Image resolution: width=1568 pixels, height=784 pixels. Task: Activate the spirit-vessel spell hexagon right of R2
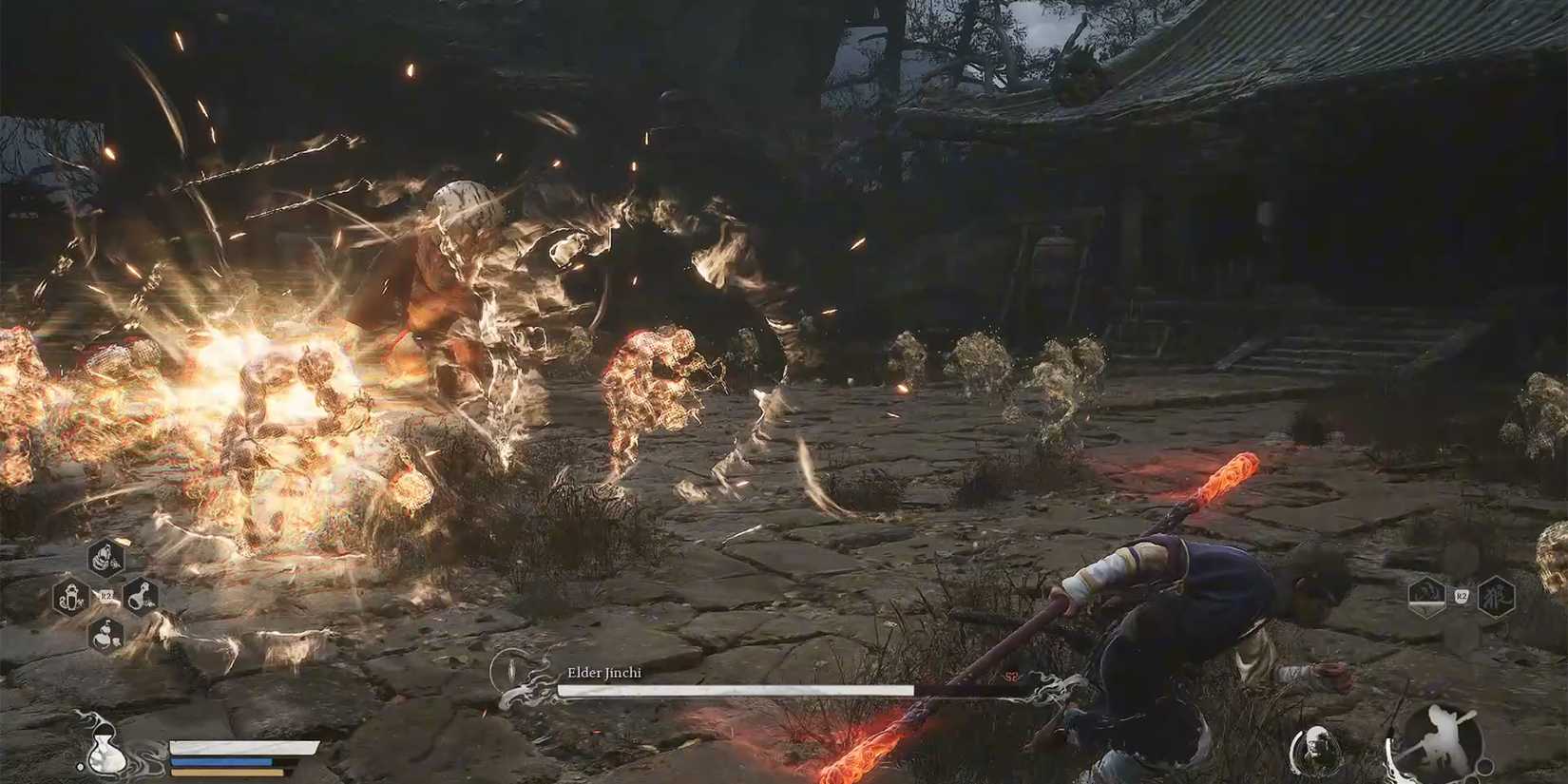click(x=141, y=597)
